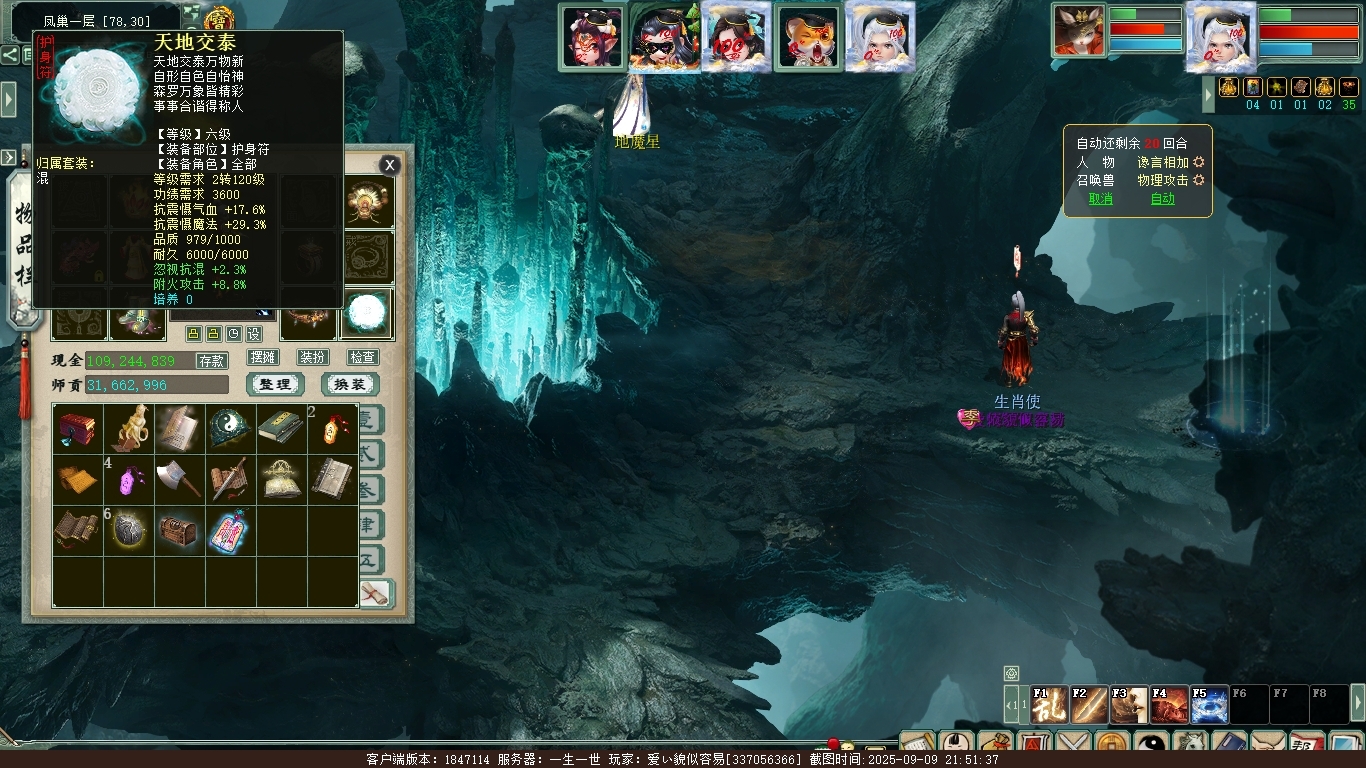Click the green 自动 auto-battle link
Image resolution: width=1366 pixels, height=768 pixels.
[x=1162, y=199]
